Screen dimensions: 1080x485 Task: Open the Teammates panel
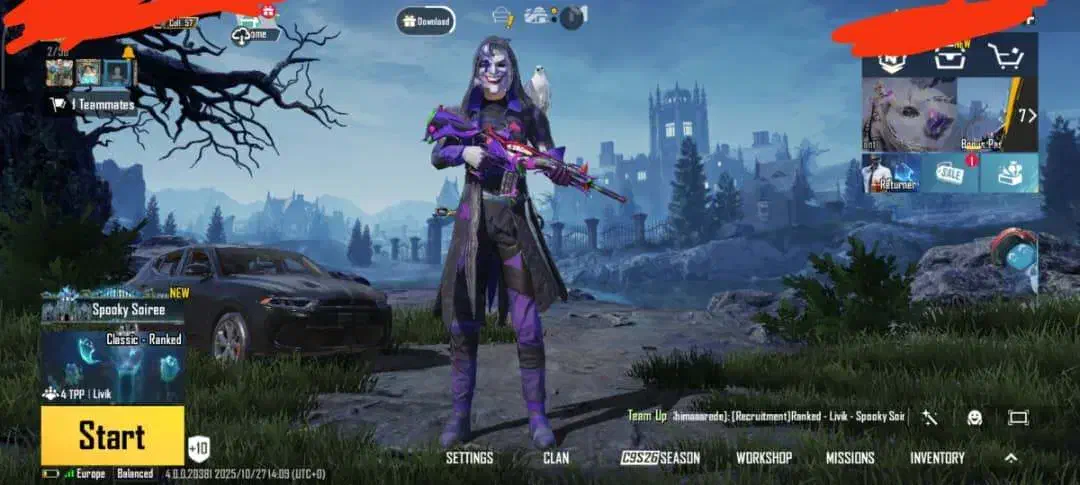point(91,104)
